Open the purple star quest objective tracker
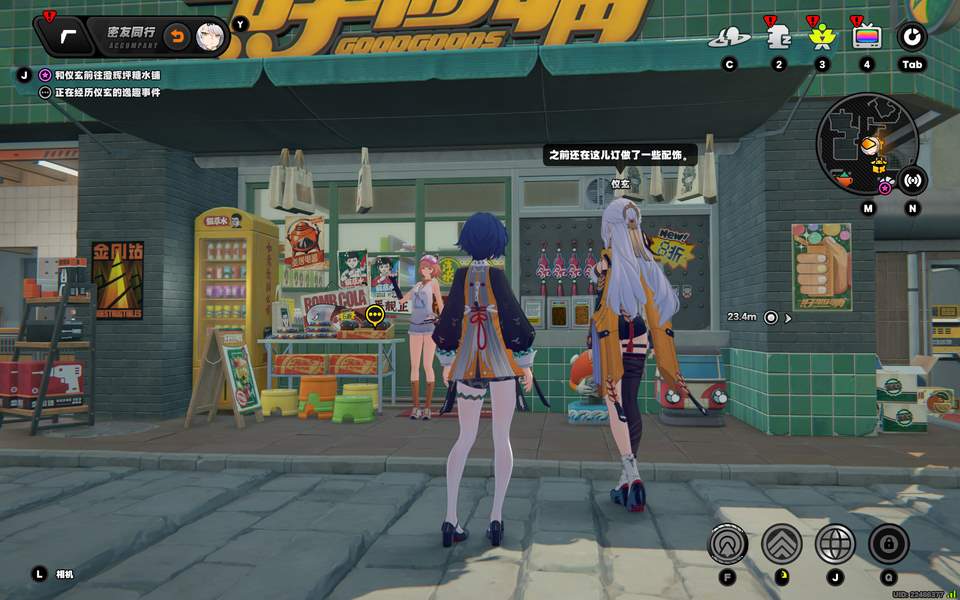 tap(45, 75)
